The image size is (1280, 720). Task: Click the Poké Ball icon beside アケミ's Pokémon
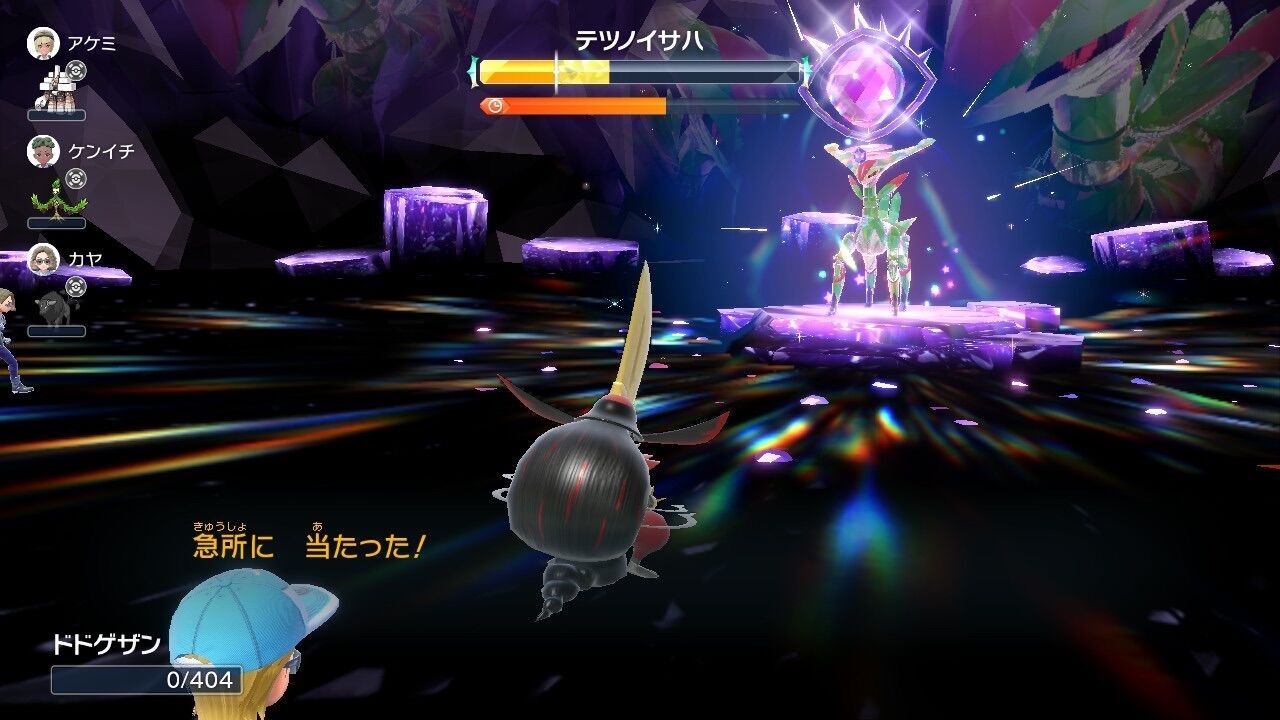pos(74,71)
